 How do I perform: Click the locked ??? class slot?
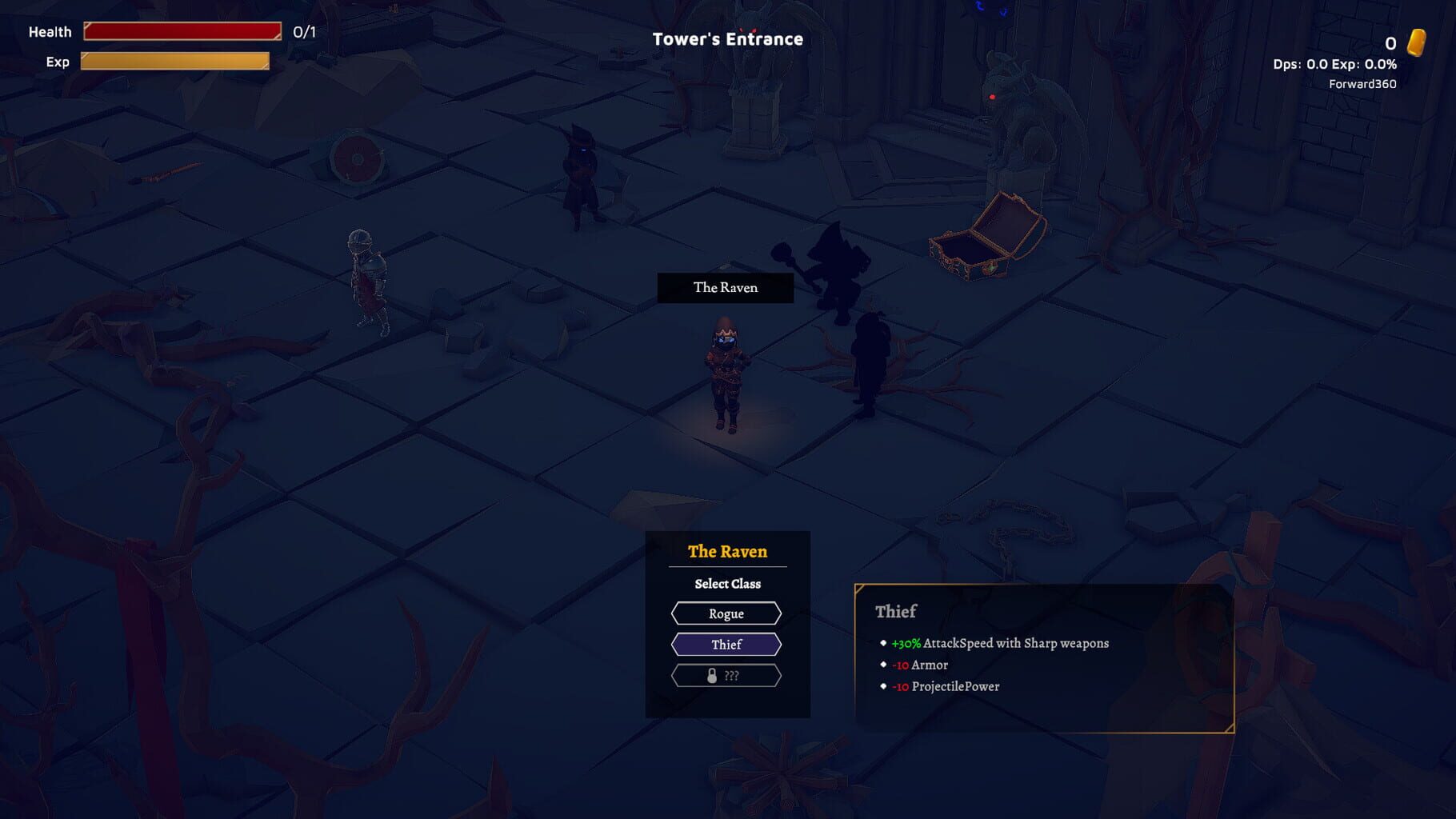point(726,675)
